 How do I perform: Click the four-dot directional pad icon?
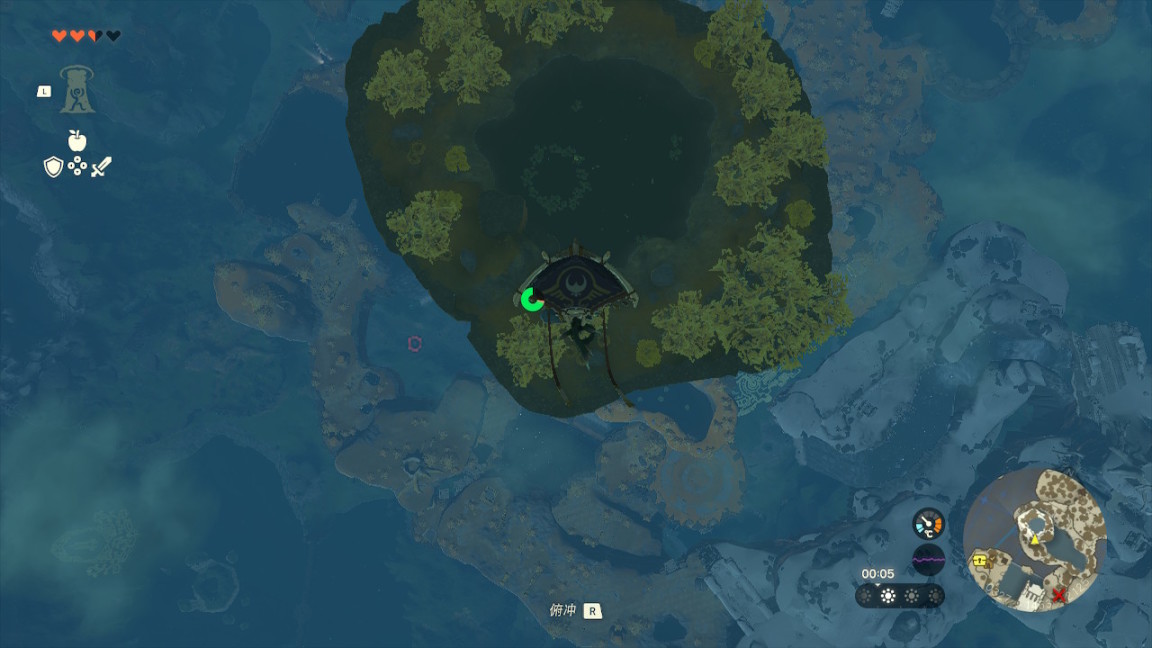click(77, 167)
